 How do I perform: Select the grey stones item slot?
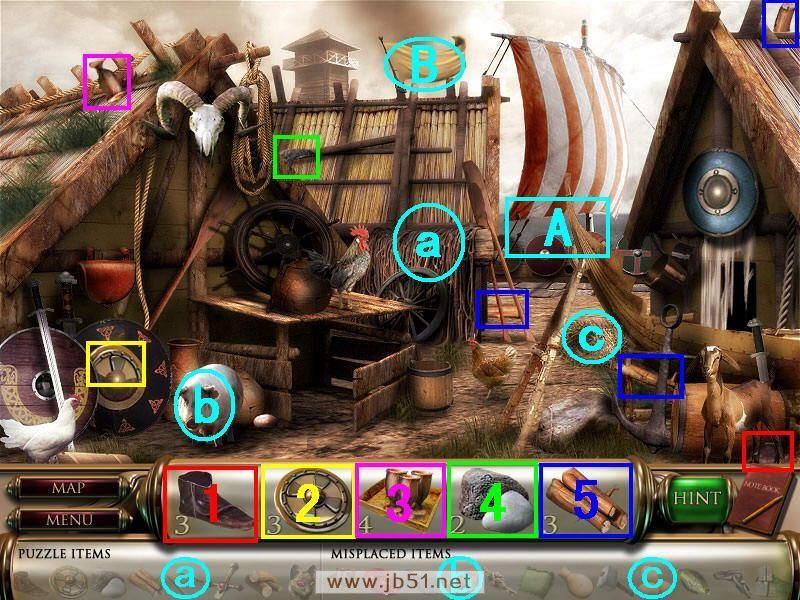point(492,503)
